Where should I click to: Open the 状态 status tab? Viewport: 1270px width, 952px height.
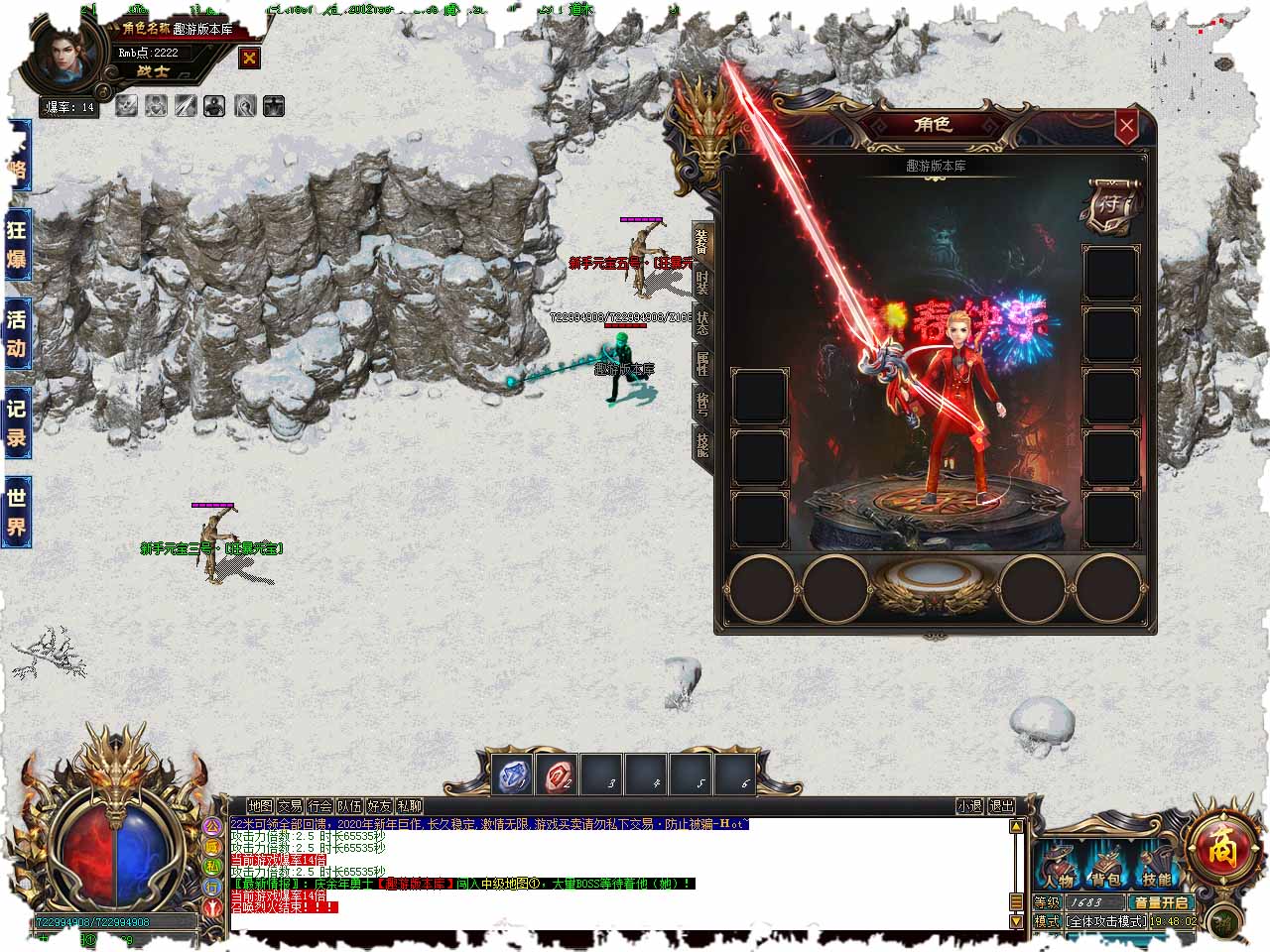pos(702,324)
